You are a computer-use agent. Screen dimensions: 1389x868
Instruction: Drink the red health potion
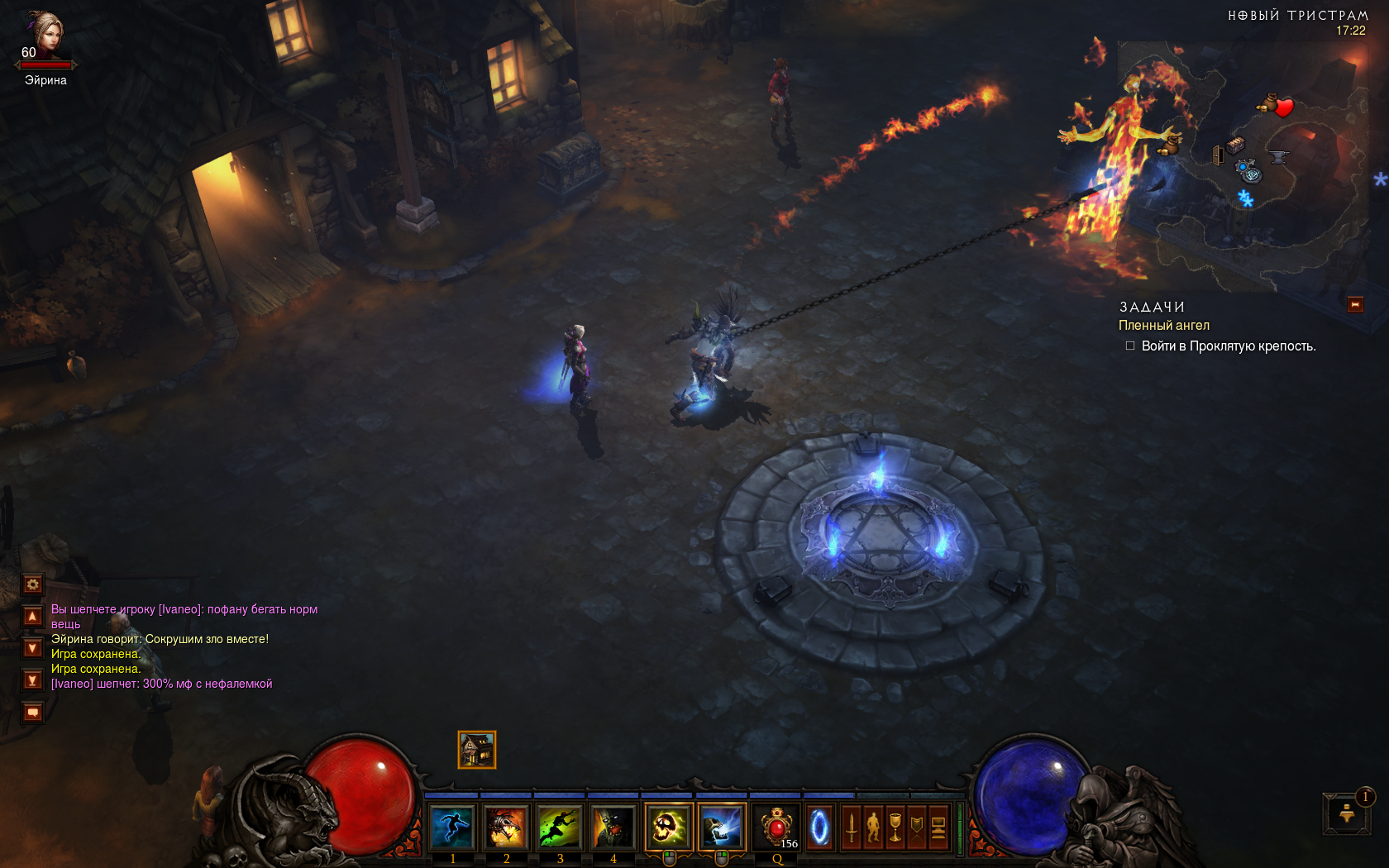(776, 827)
